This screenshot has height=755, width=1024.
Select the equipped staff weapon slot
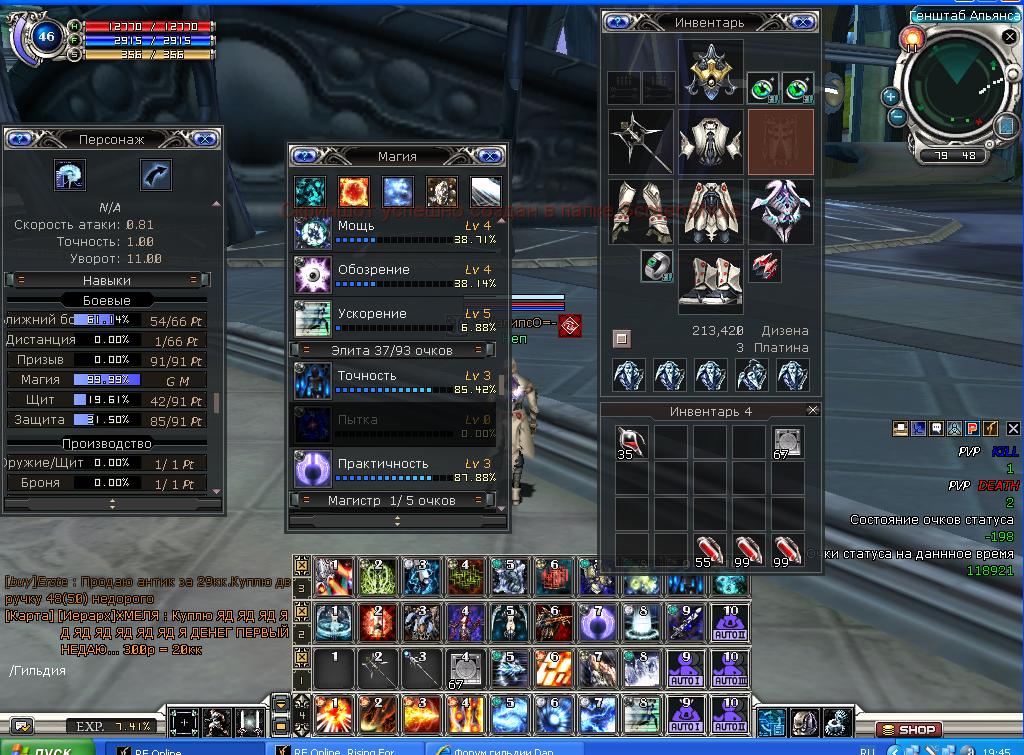pos(640,142)
